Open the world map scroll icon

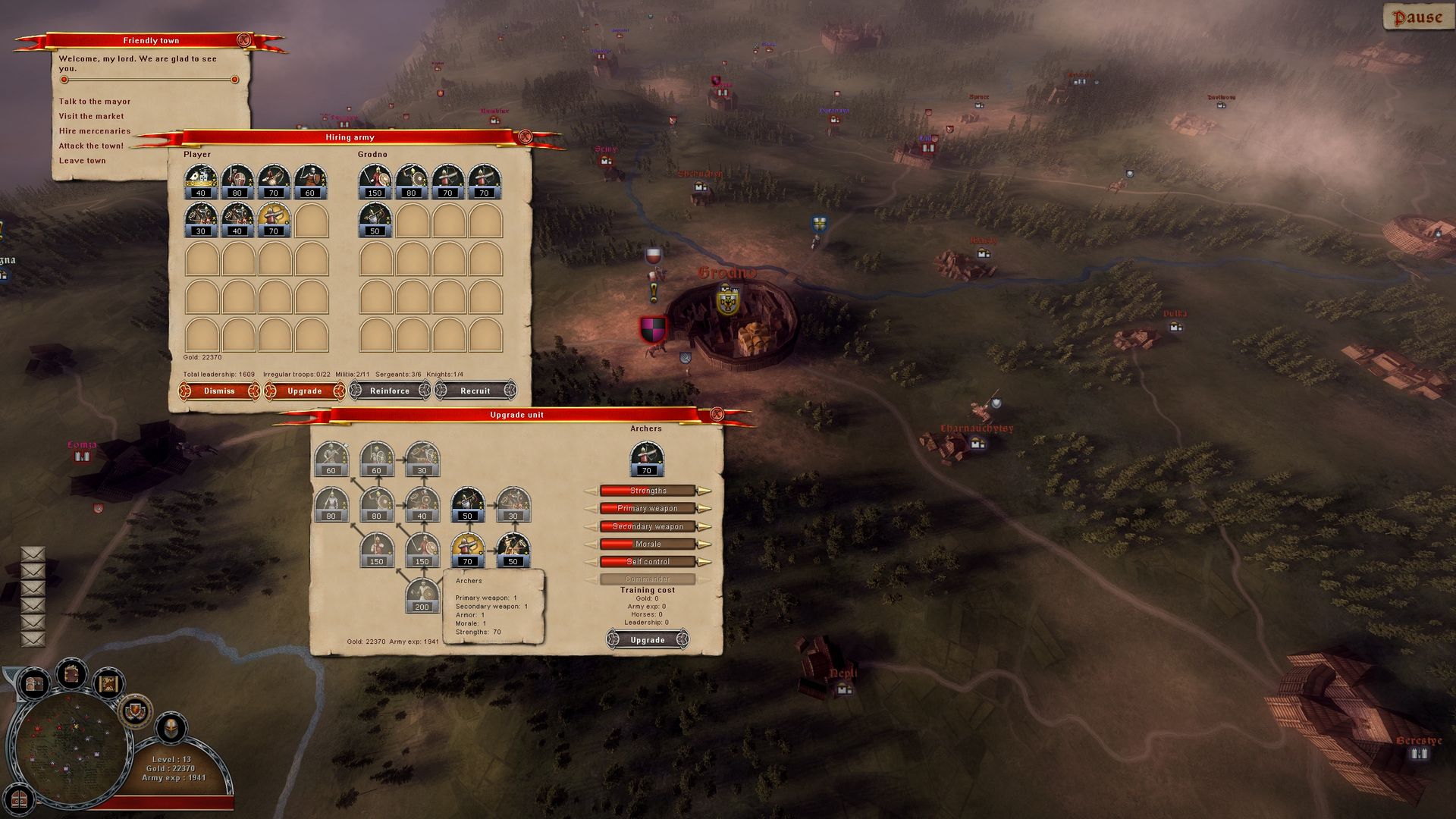point(108,685)
